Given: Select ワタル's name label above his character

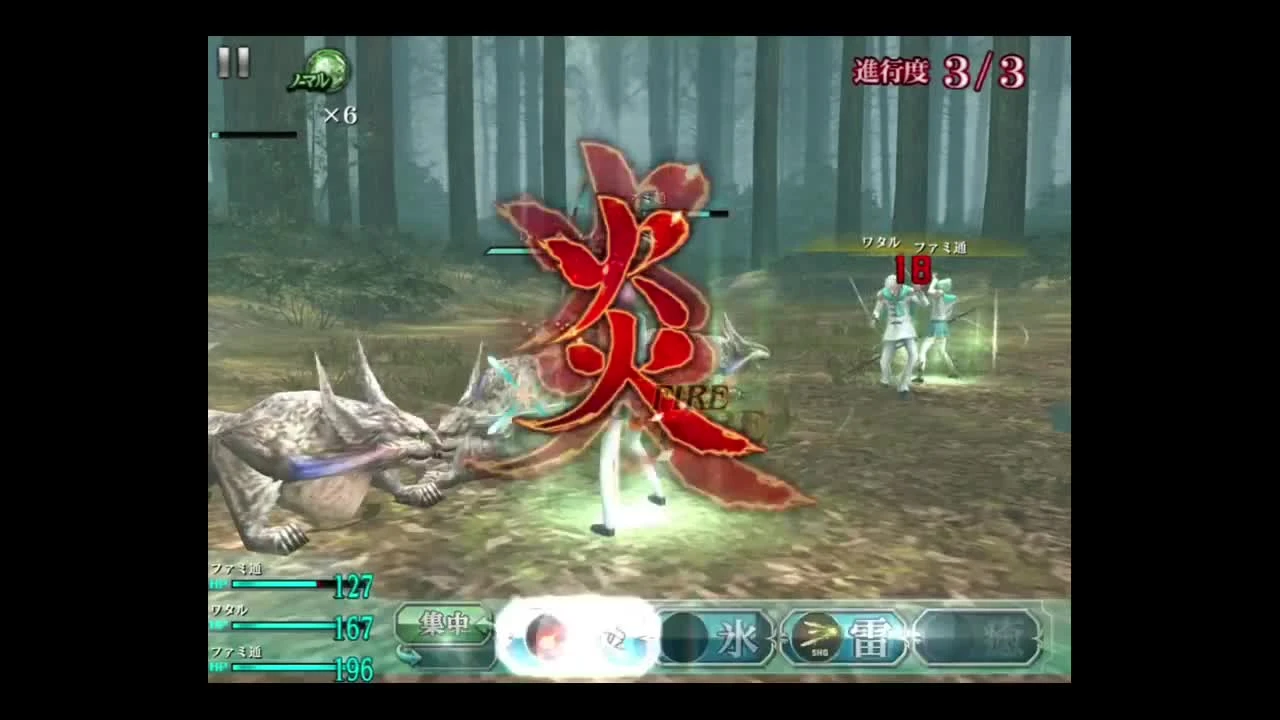Looking at the screenshot, I should click(880, 242).
